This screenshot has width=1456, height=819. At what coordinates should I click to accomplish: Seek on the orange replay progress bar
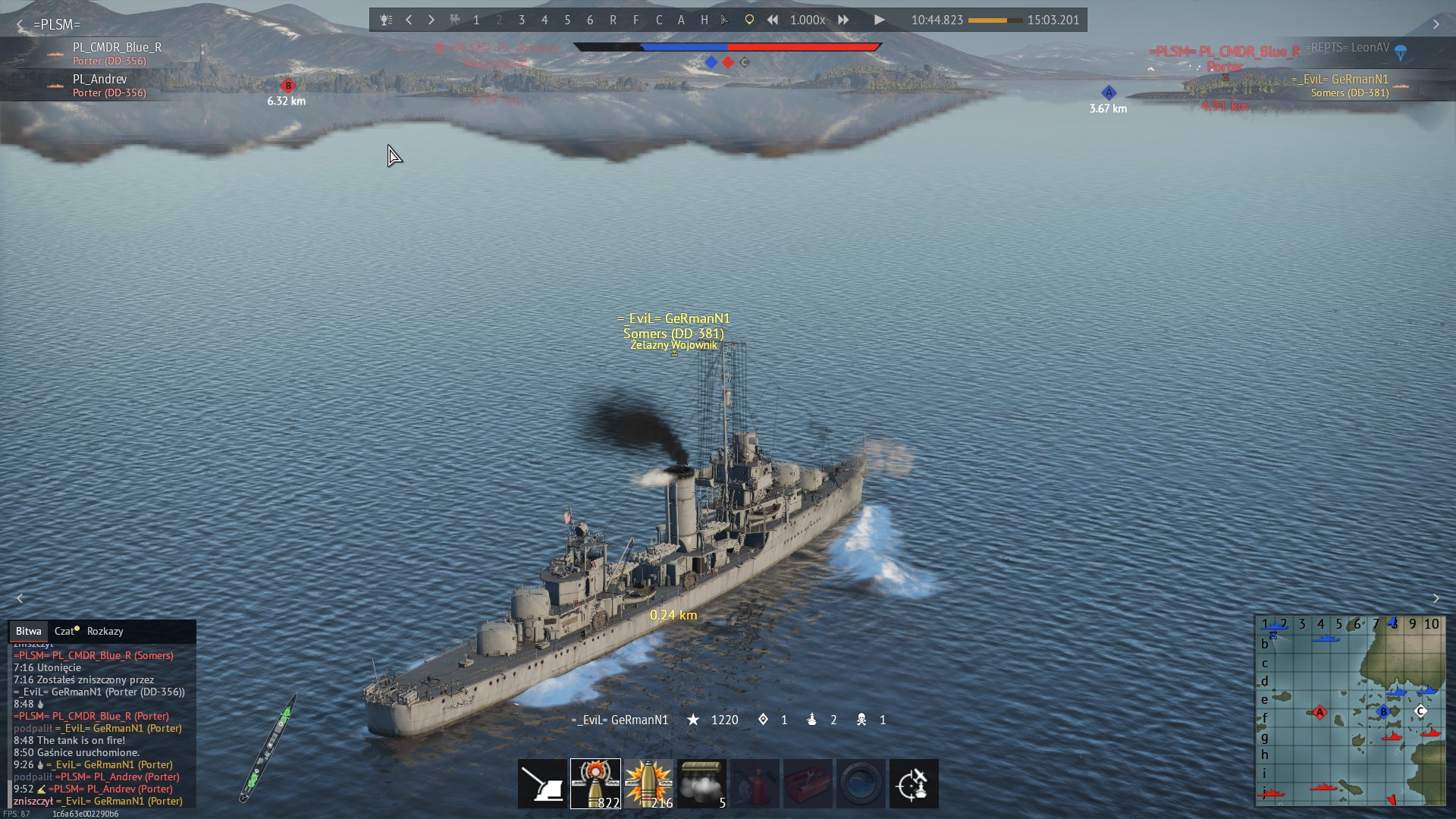(995, 20)
